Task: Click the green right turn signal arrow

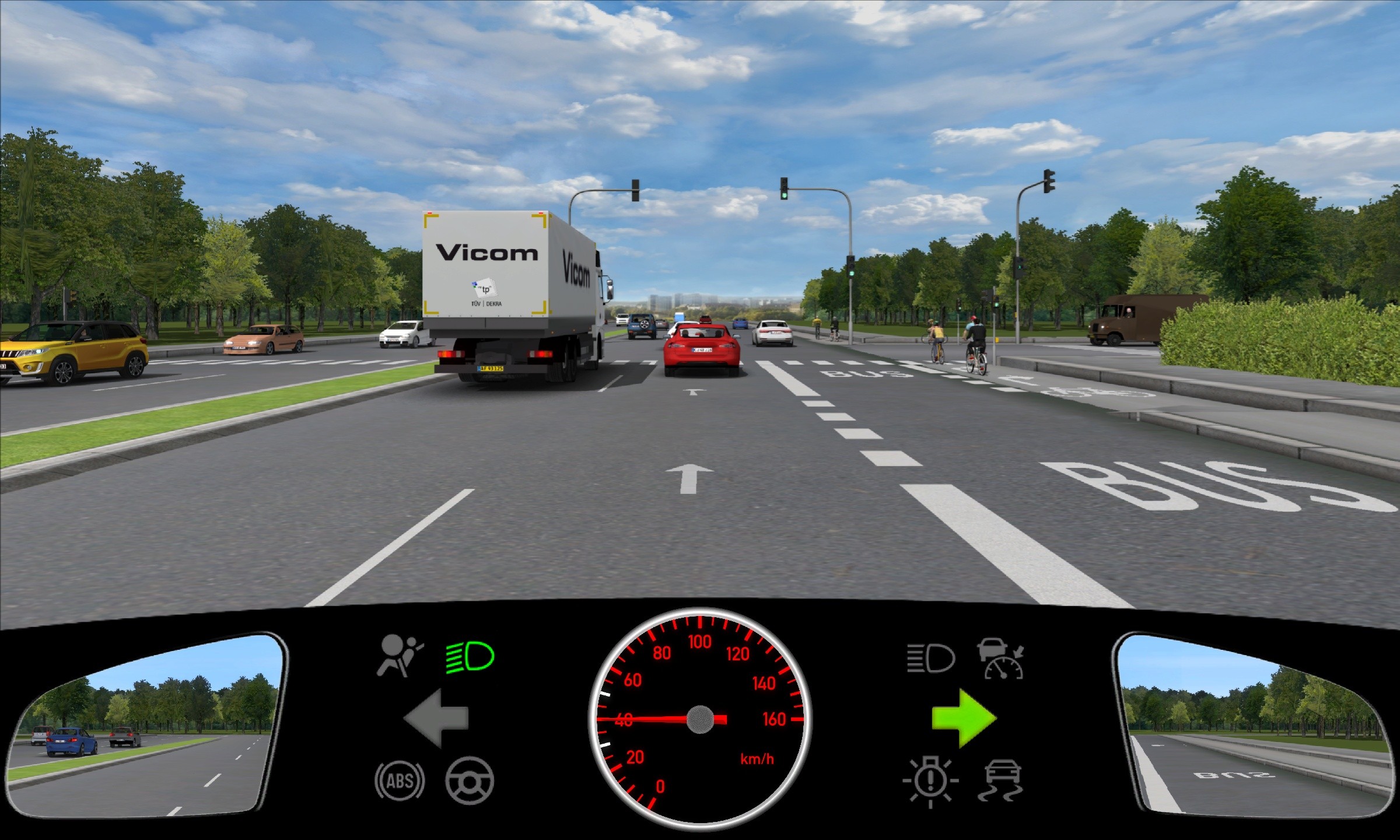Action: [x=964, y=718]
